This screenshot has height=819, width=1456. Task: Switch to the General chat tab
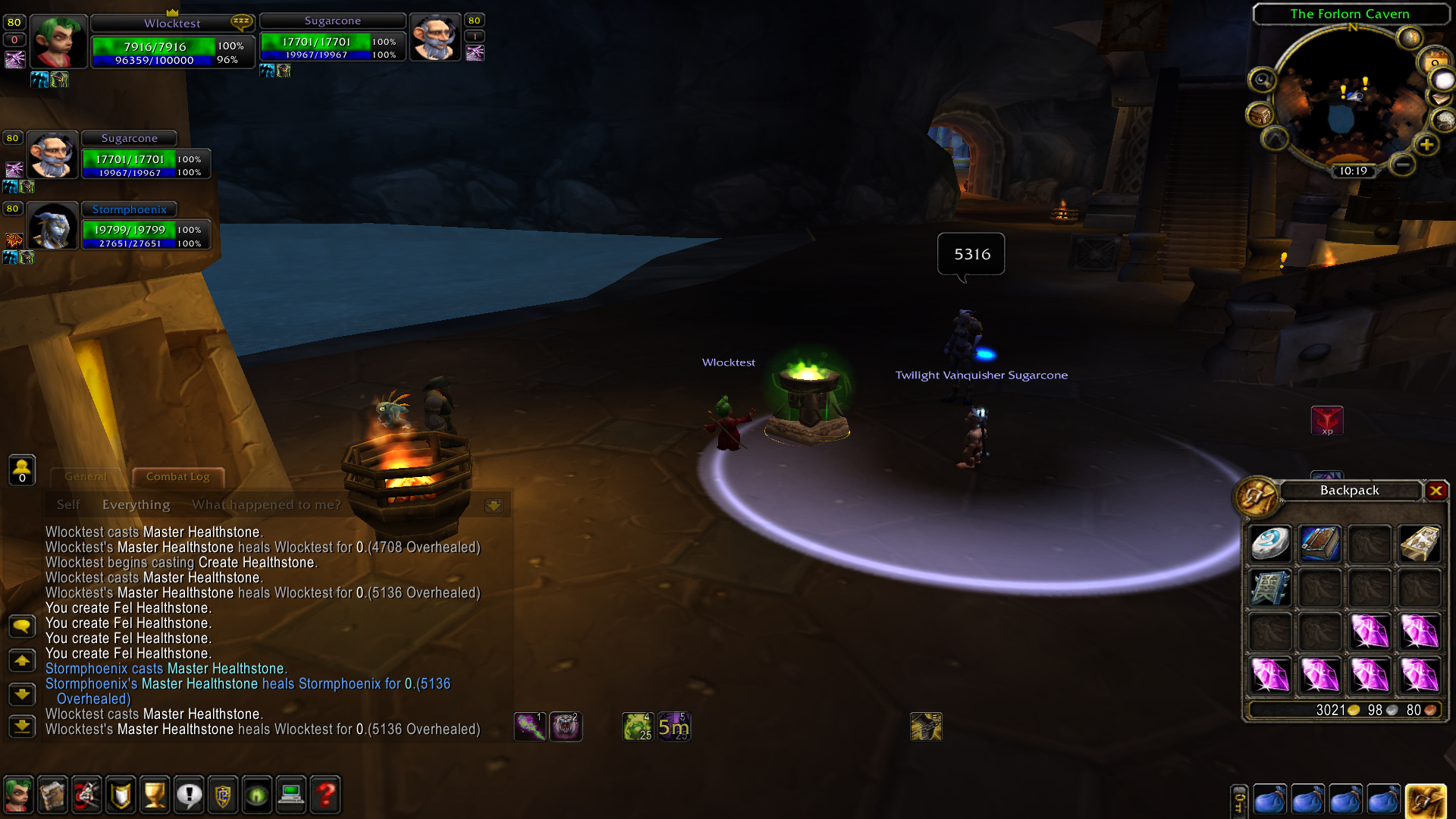pos(85,477)
